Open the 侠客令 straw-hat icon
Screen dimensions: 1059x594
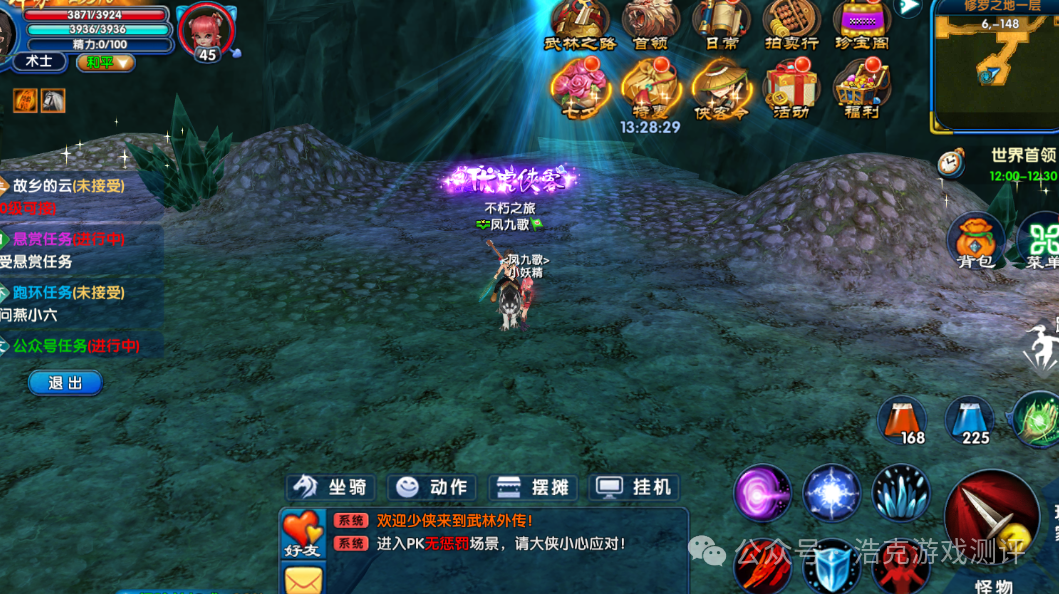click(x=721, y=88)
